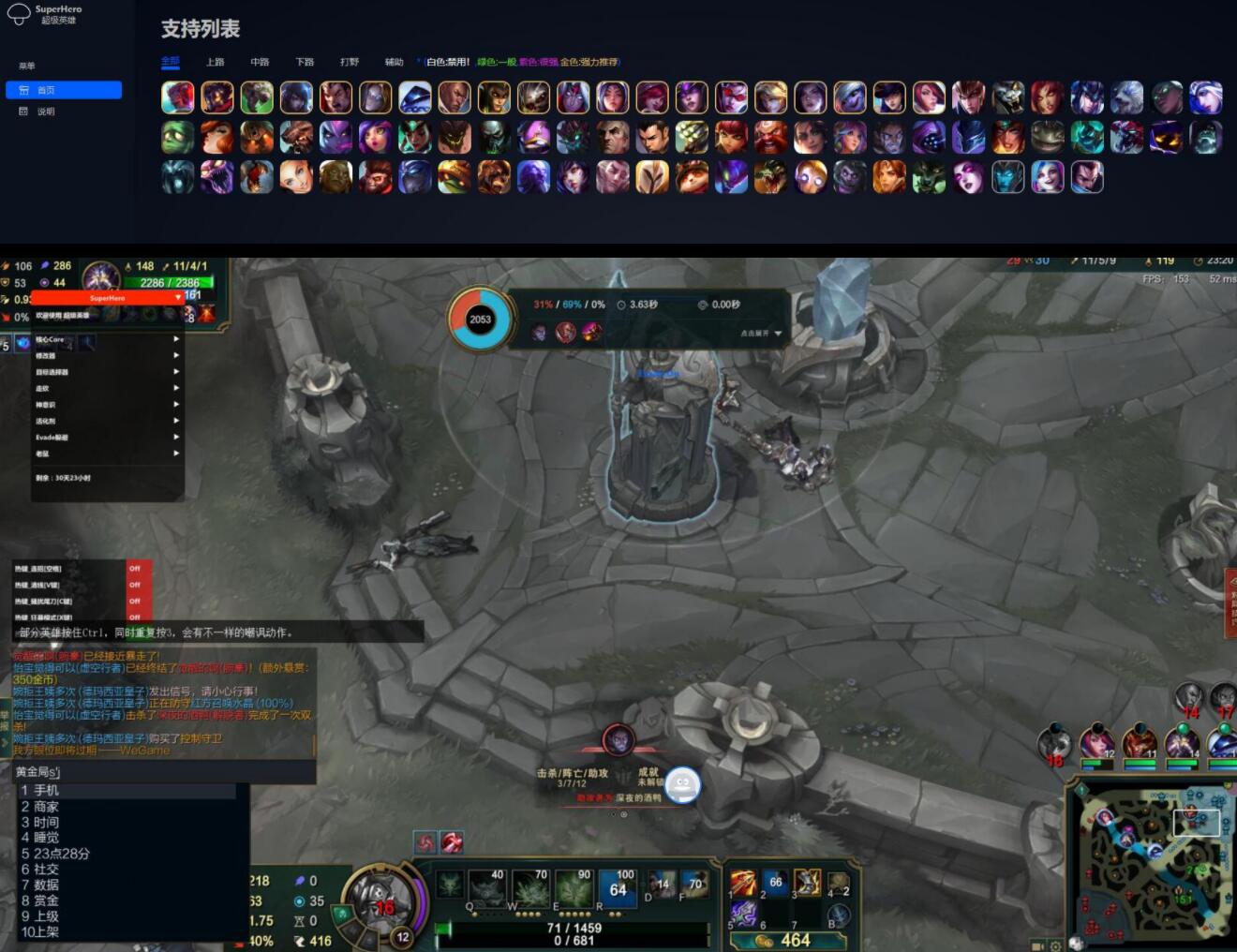Show the 全部 all champions tab

(x=170, y=63)
